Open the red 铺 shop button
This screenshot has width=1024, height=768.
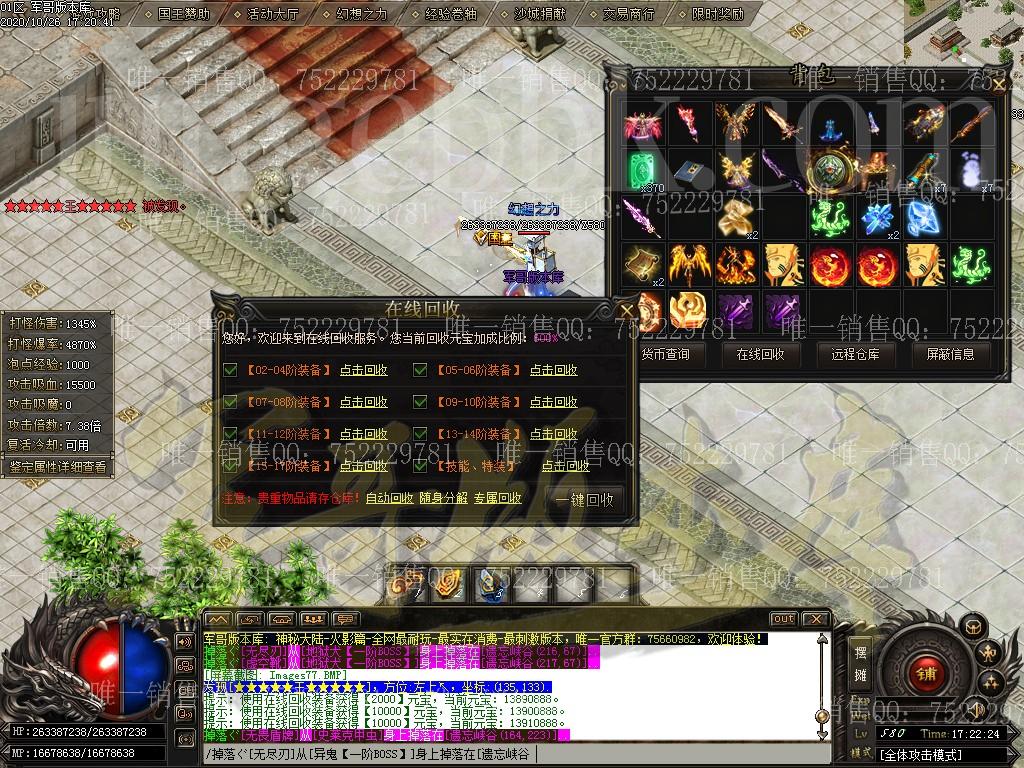pos(926,674)
